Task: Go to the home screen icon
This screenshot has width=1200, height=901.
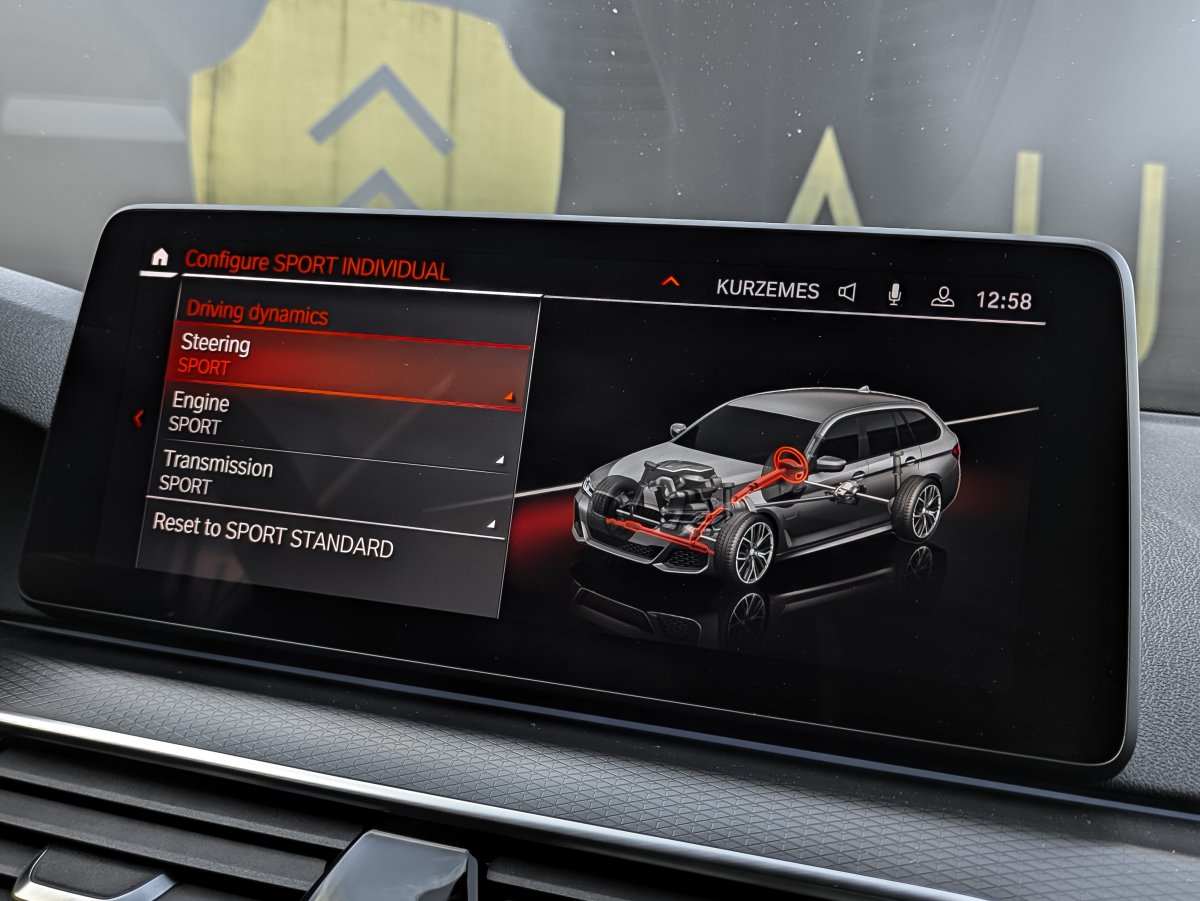Action: (x=160, y=257)
